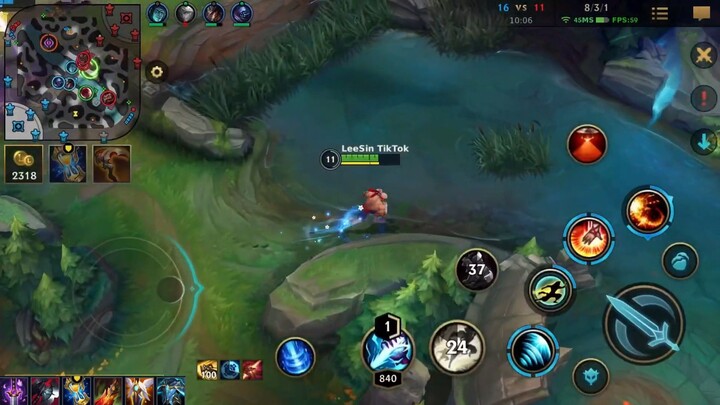Image resolution: width=720 pixels, height=405 pixels.
Task: Buy the recommended hammer item
Action: coord(111,163)
